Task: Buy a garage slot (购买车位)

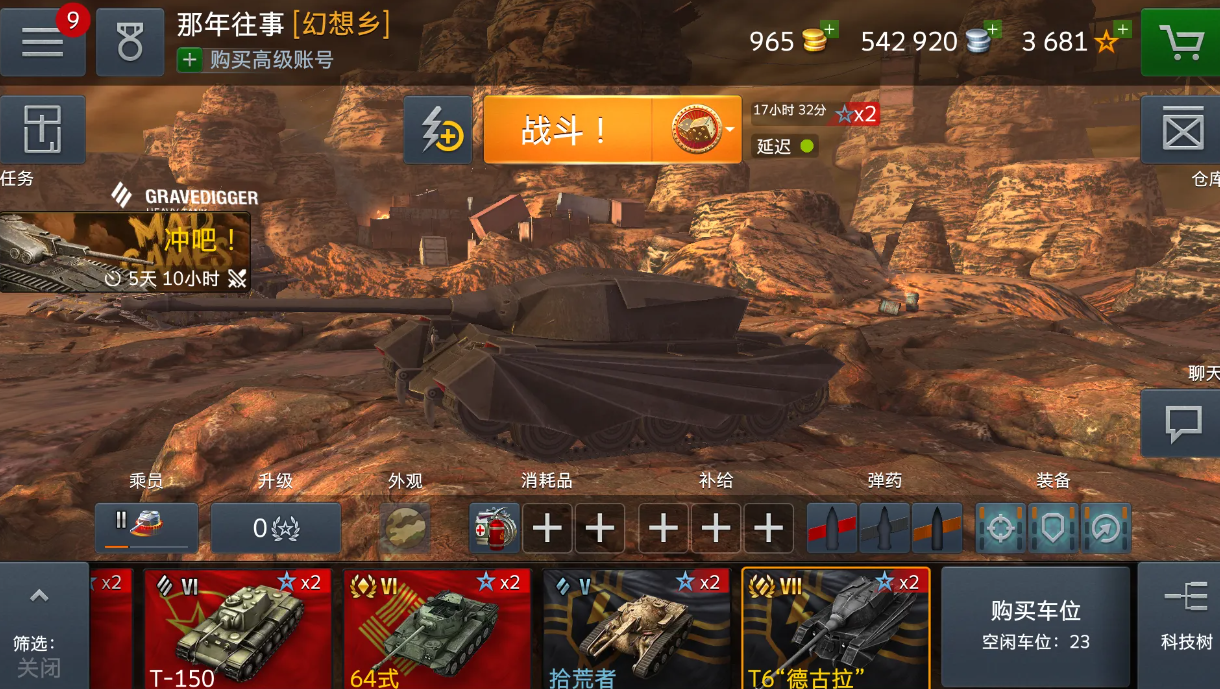Action: click(1035, 625)
